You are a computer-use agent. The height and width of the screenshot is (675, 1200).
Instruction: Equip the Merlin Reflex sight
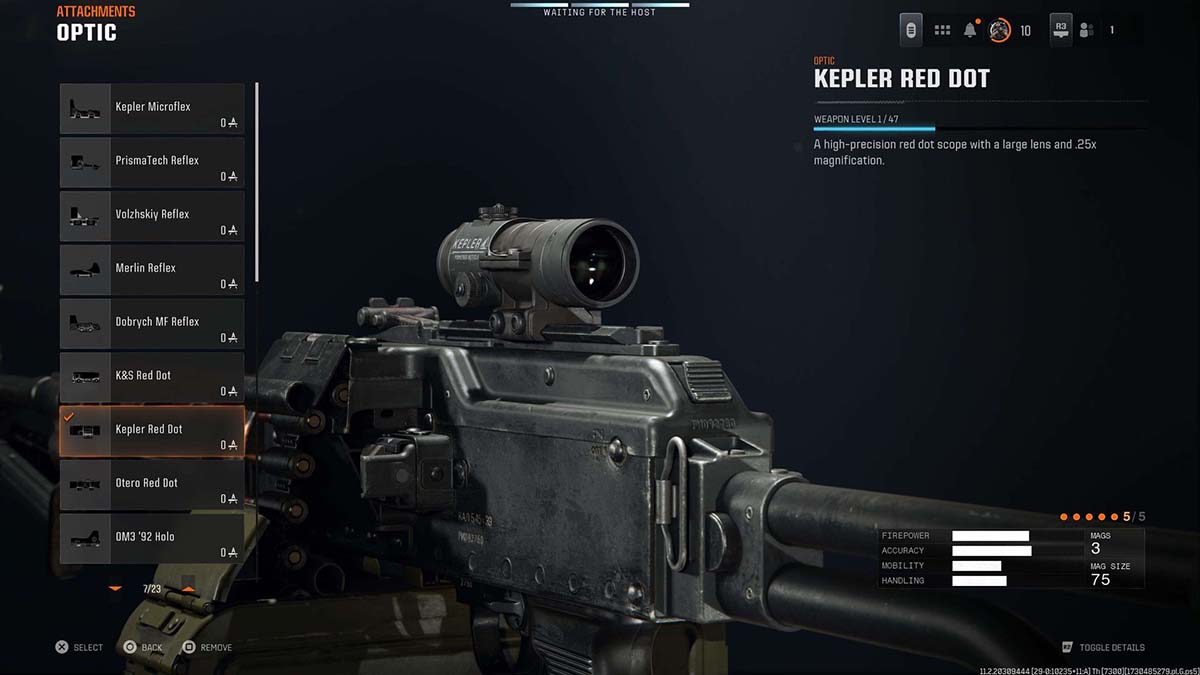click(152, 270)
